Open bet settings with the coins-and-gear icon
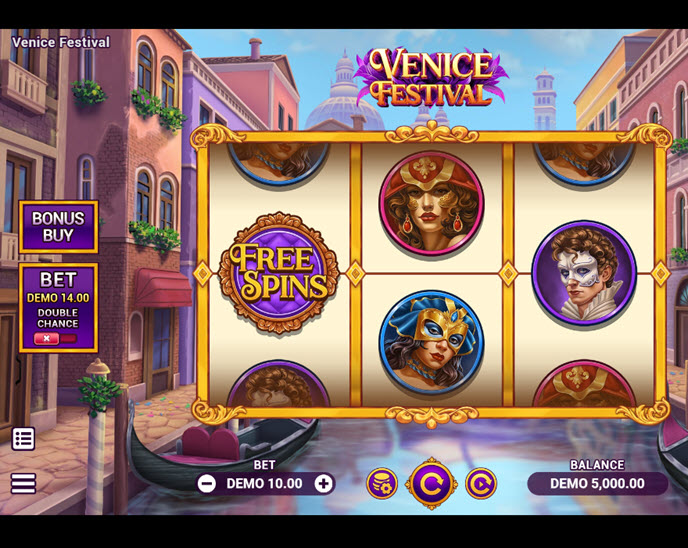688x548 pixels. [381, 484]
